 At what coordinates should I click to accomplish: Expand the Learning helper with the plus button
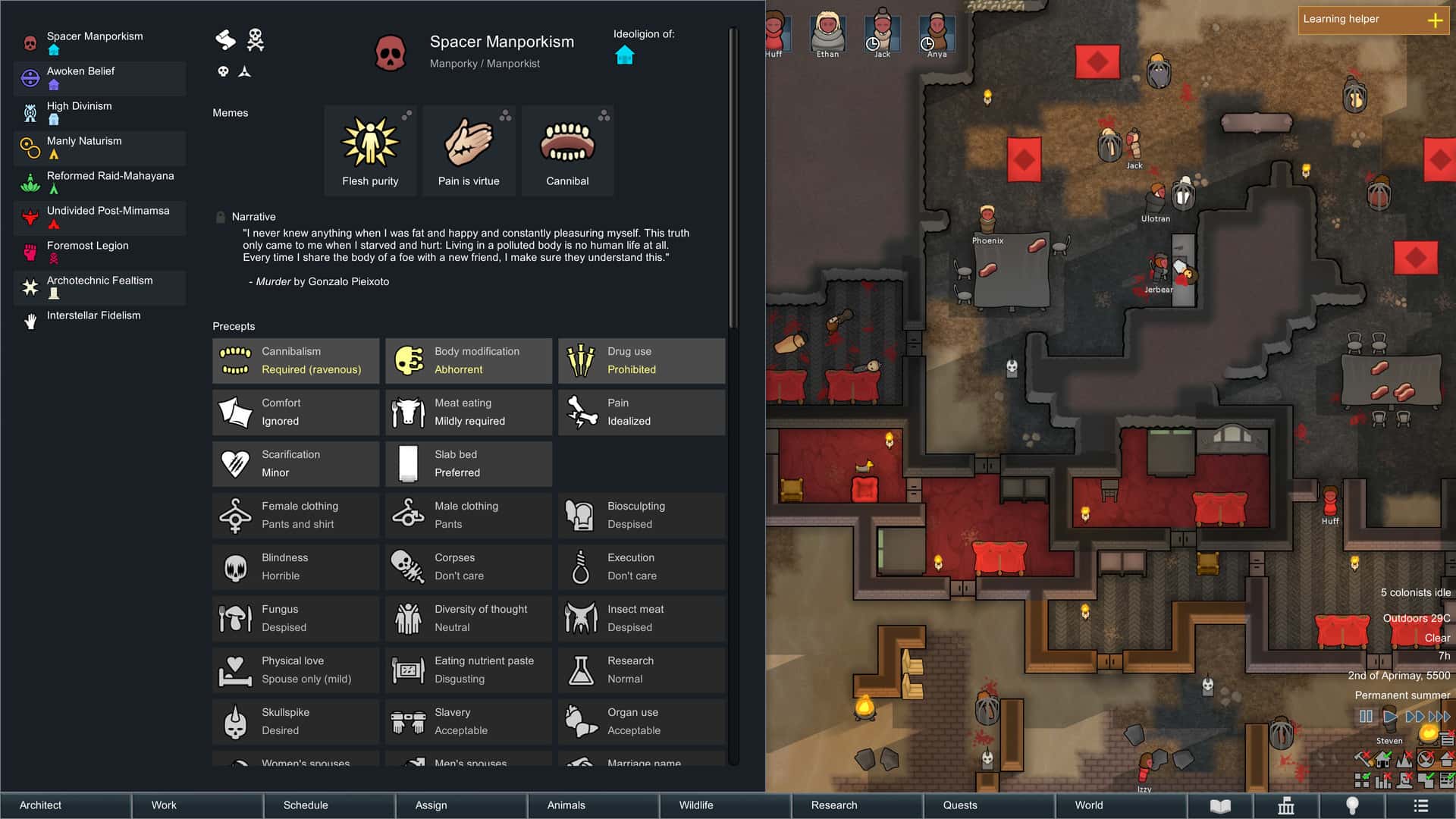tap(1437, 20)
